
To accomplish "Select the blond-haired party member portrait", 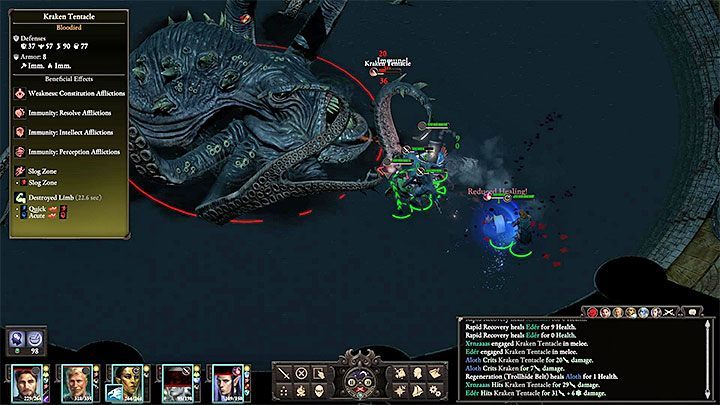I will [x=78, y=381].
